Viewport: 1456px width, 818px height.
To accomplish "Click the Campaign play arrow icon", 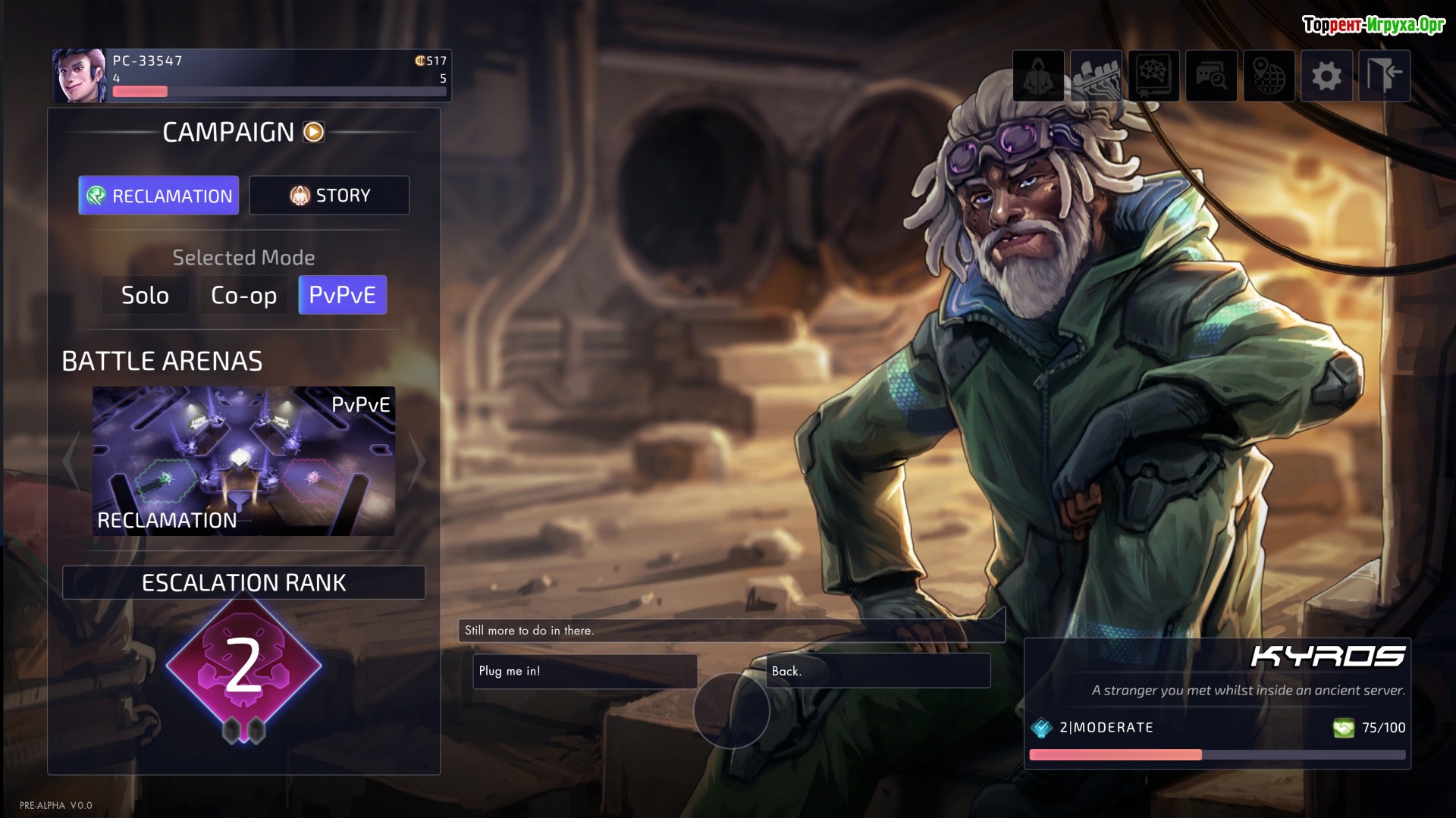I will tap(314, 132).
